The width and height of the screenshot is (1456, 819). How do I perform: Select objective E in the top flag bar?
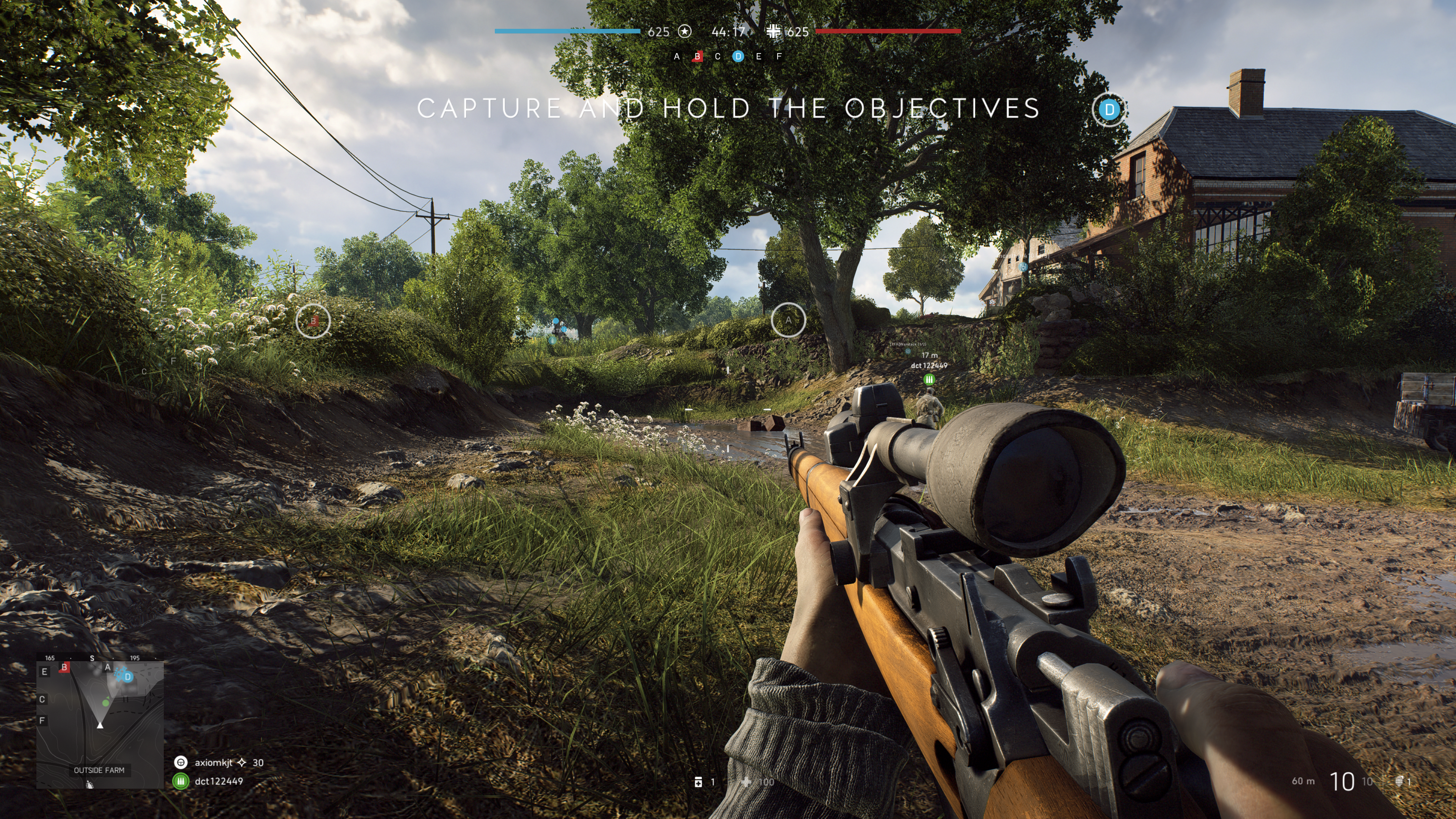[x=758, y=56]
